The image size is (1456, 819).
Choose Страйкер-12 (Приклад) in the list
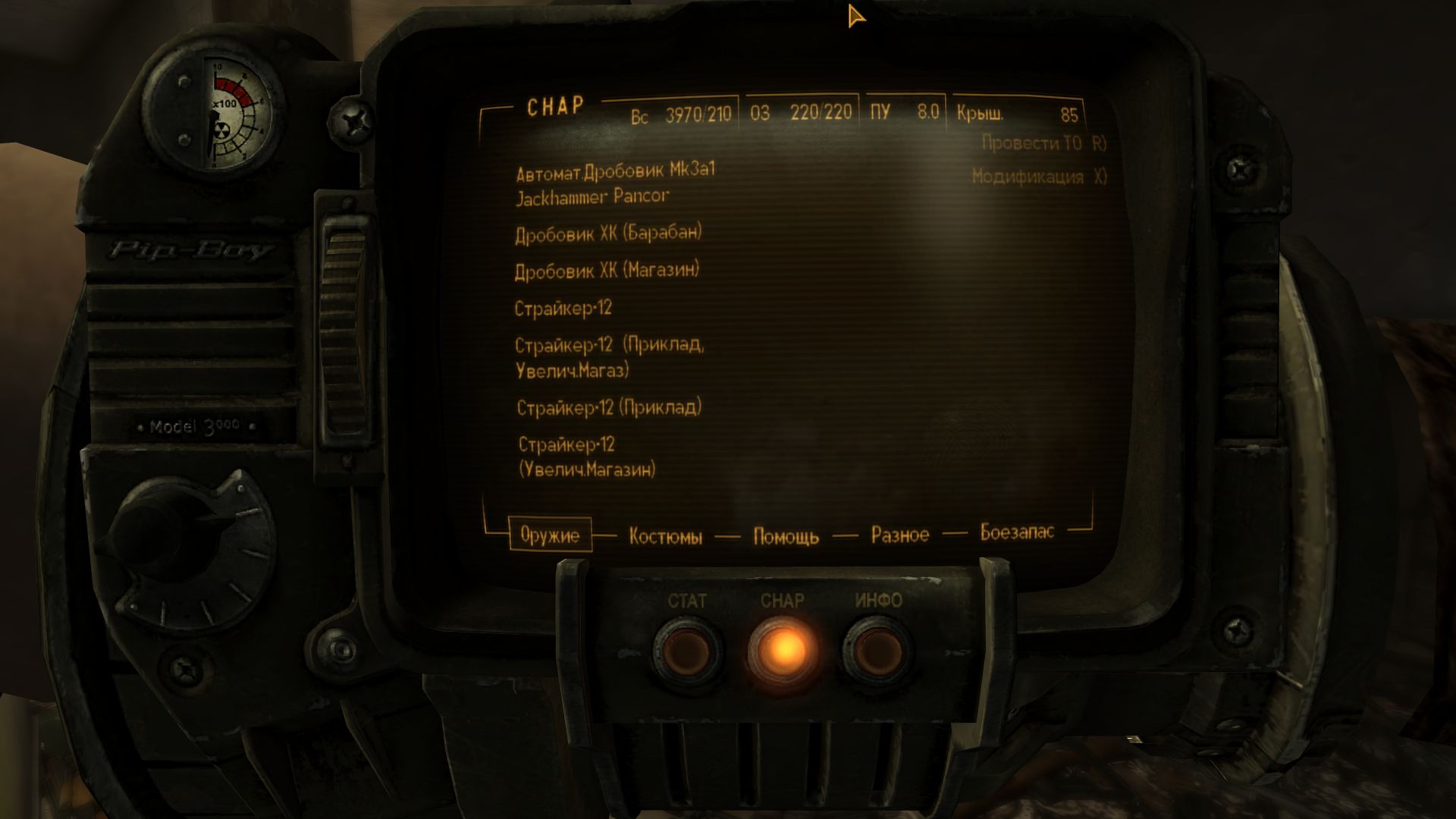coord(608,408)
